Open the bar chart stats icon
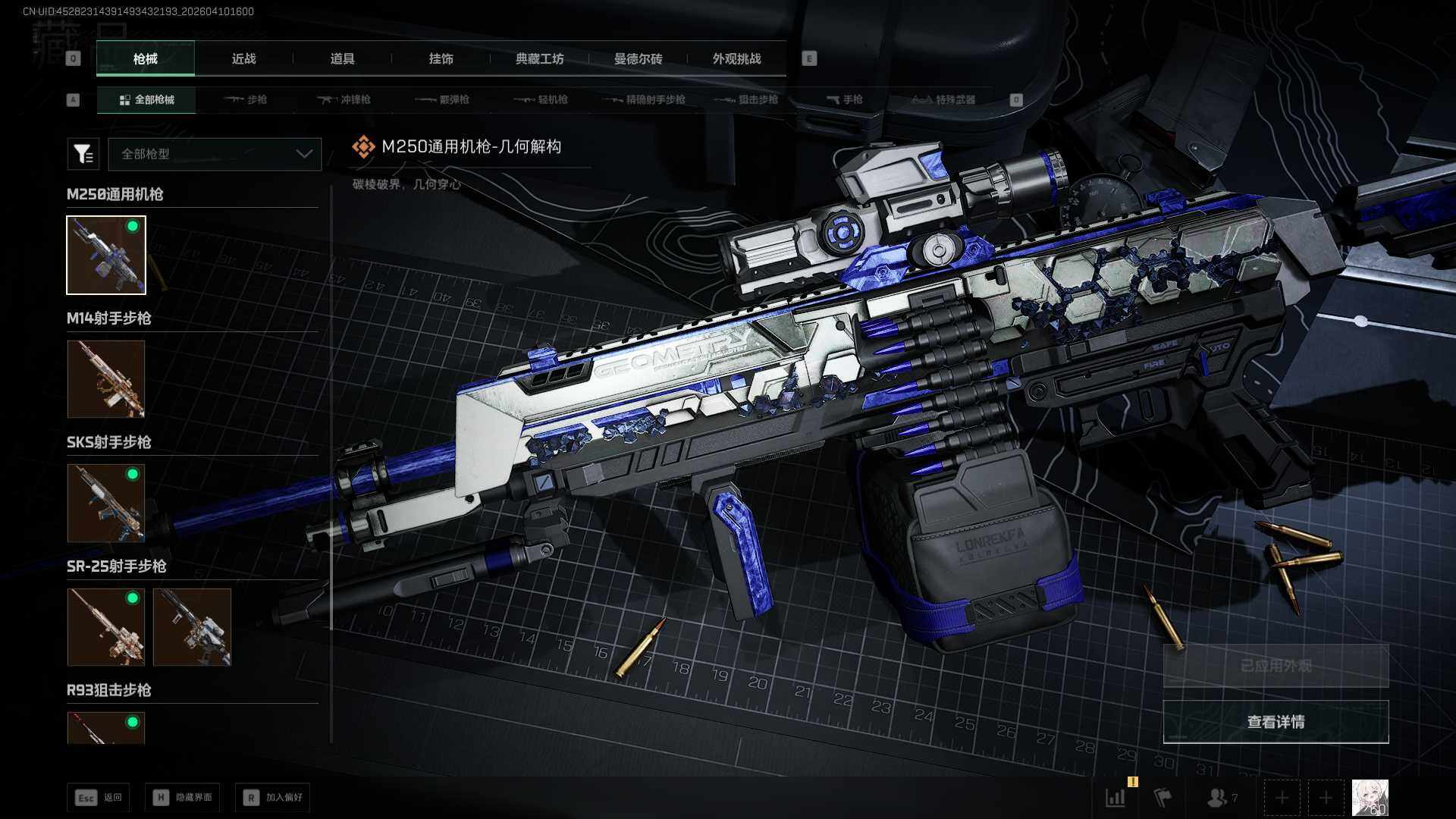 [x=1116, y=798]
